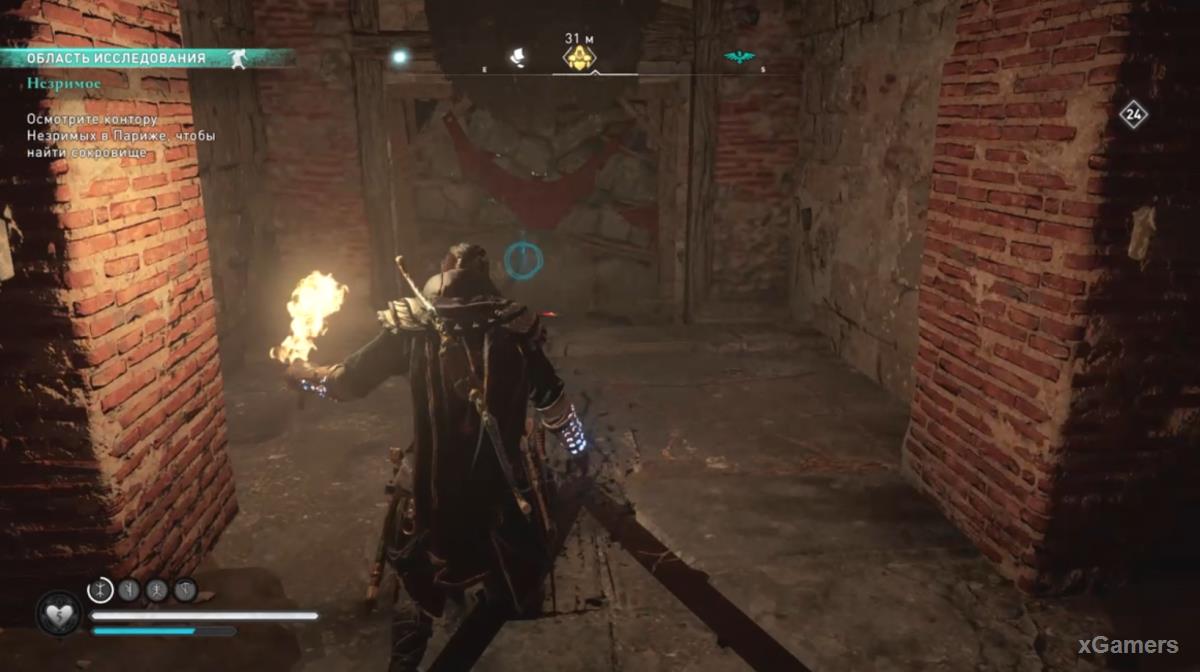Use the ration heart icon
The image size is (1200, 672).
tap(58, 611)
